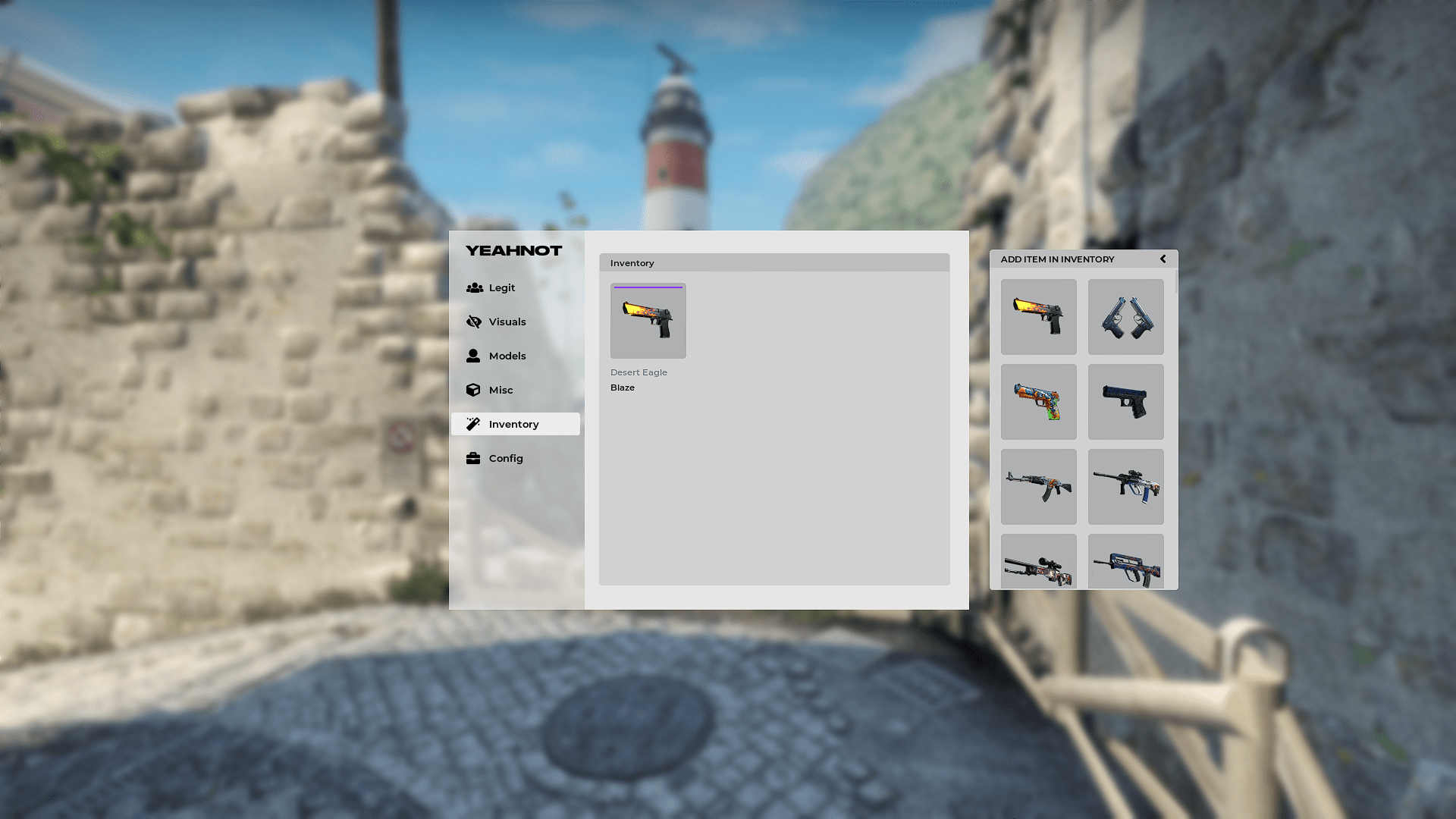
Task: Click the crossed-eye icon beside Visuals
Action: click(474, 322)
